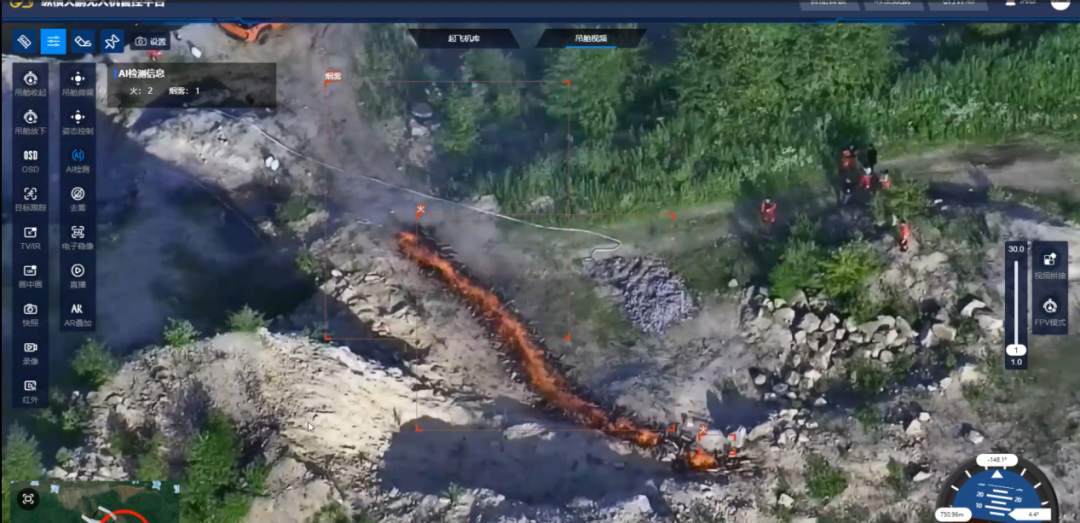This screenshot has width=1080, height=523.
Task: Start 直播 live streaming
Action: tap(78, 274)
